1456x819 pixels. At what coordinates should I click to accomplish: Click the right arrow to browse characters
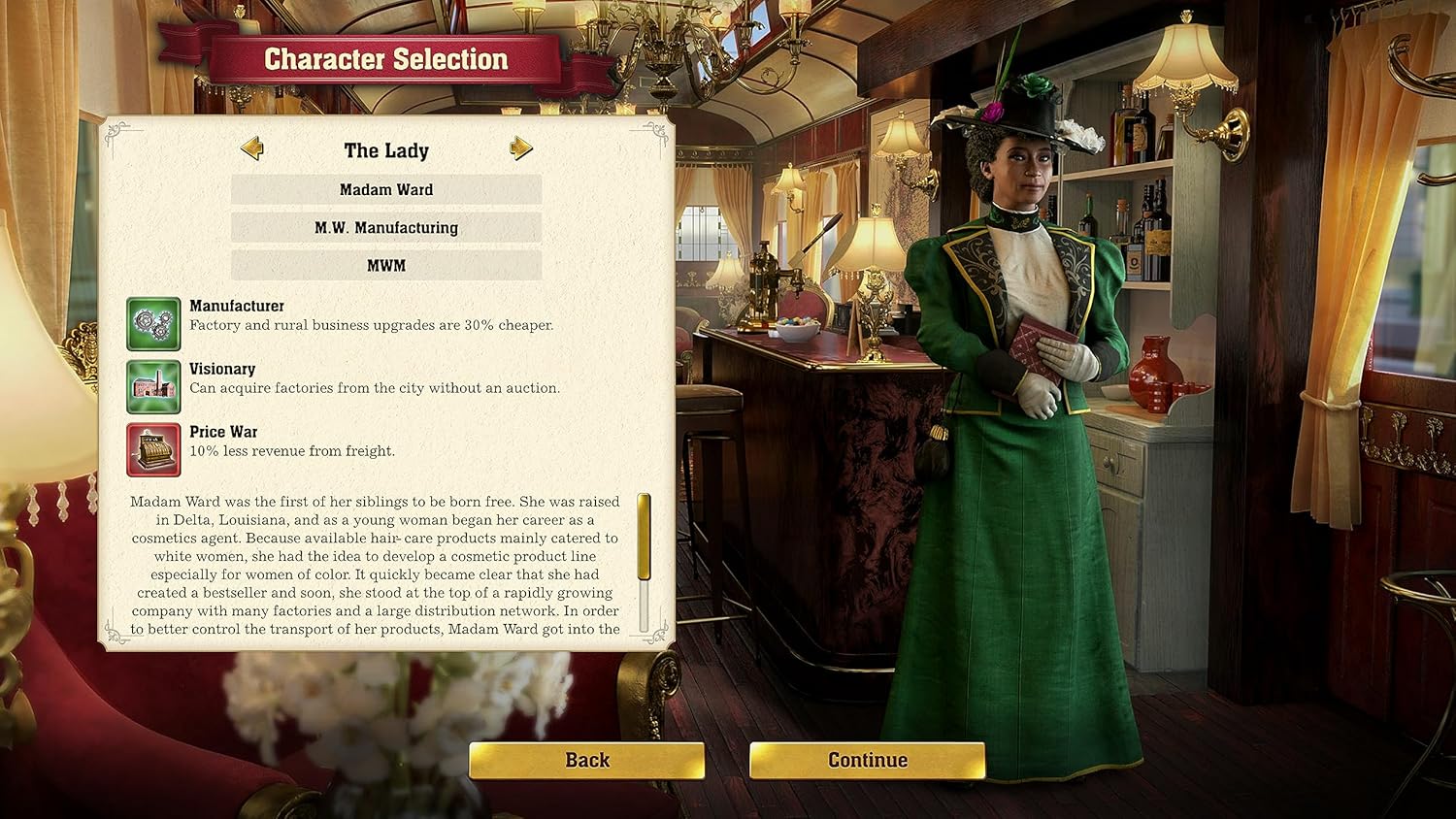pos(521,147)
